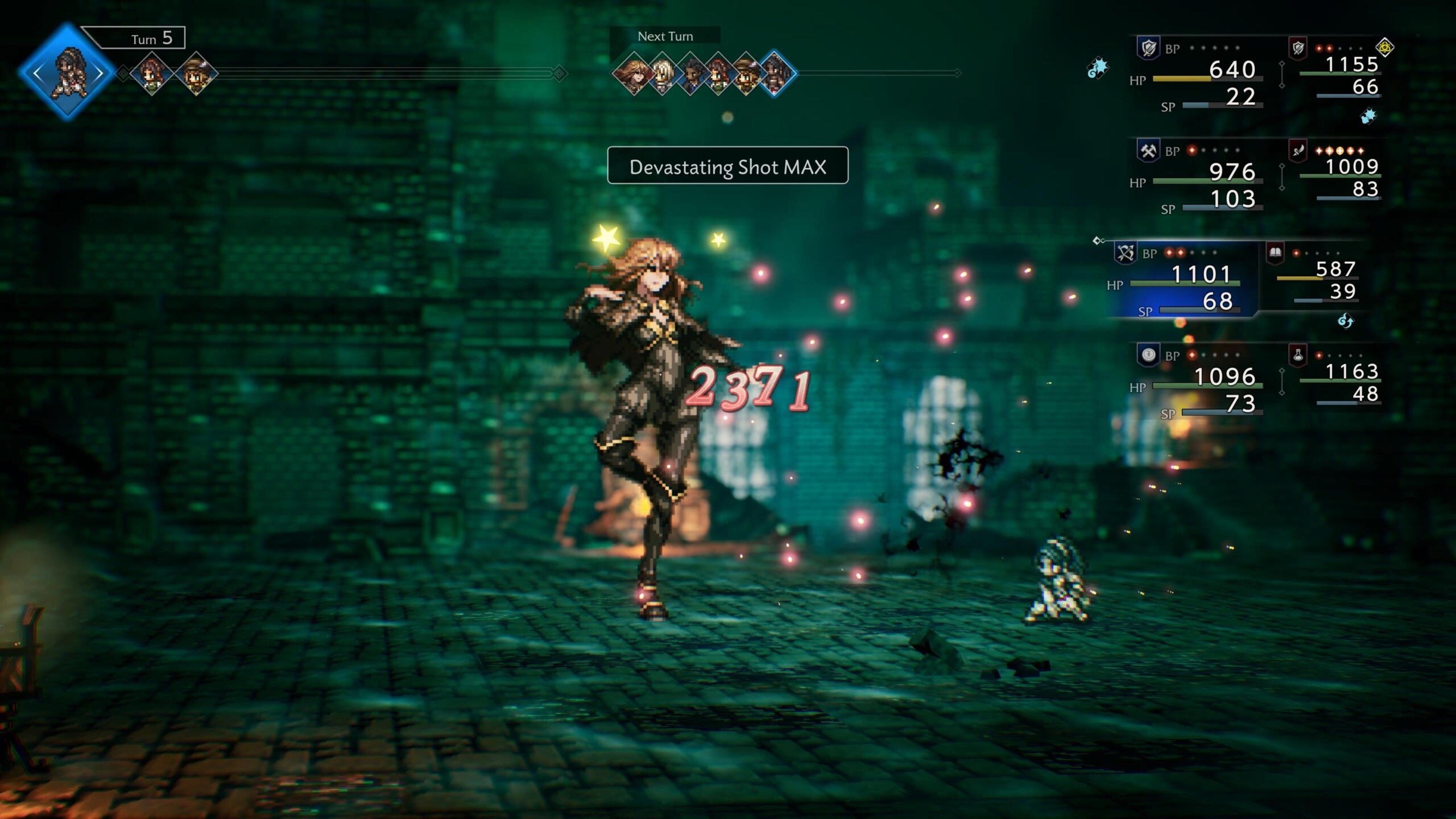Click the yellow emblem status icon
1456x819 pixels.
tap(1385, 47)
